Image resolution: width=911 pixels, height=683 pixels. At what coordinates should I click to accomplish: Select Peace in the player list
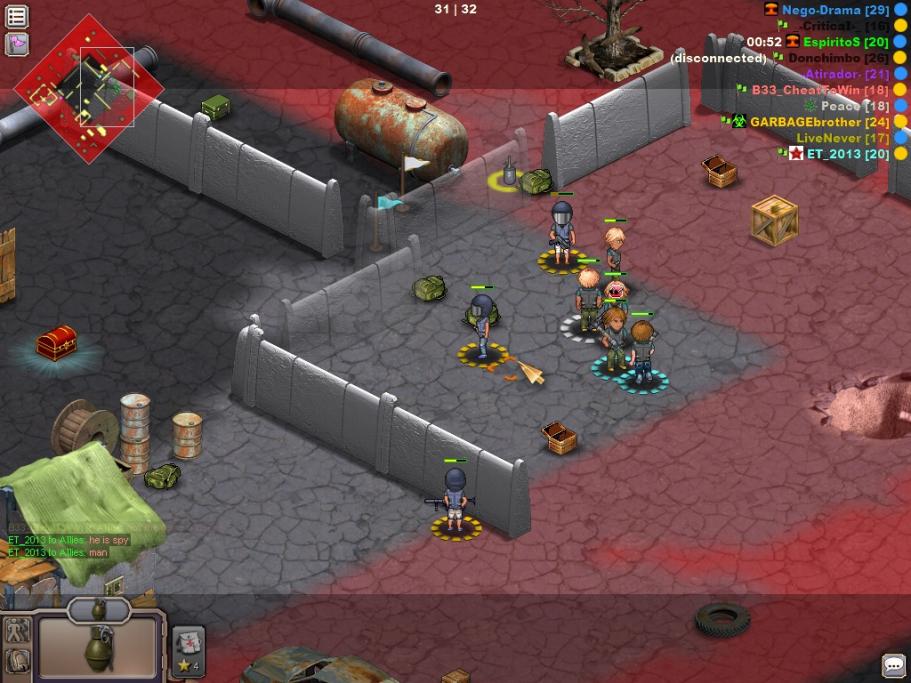[841, 106]
